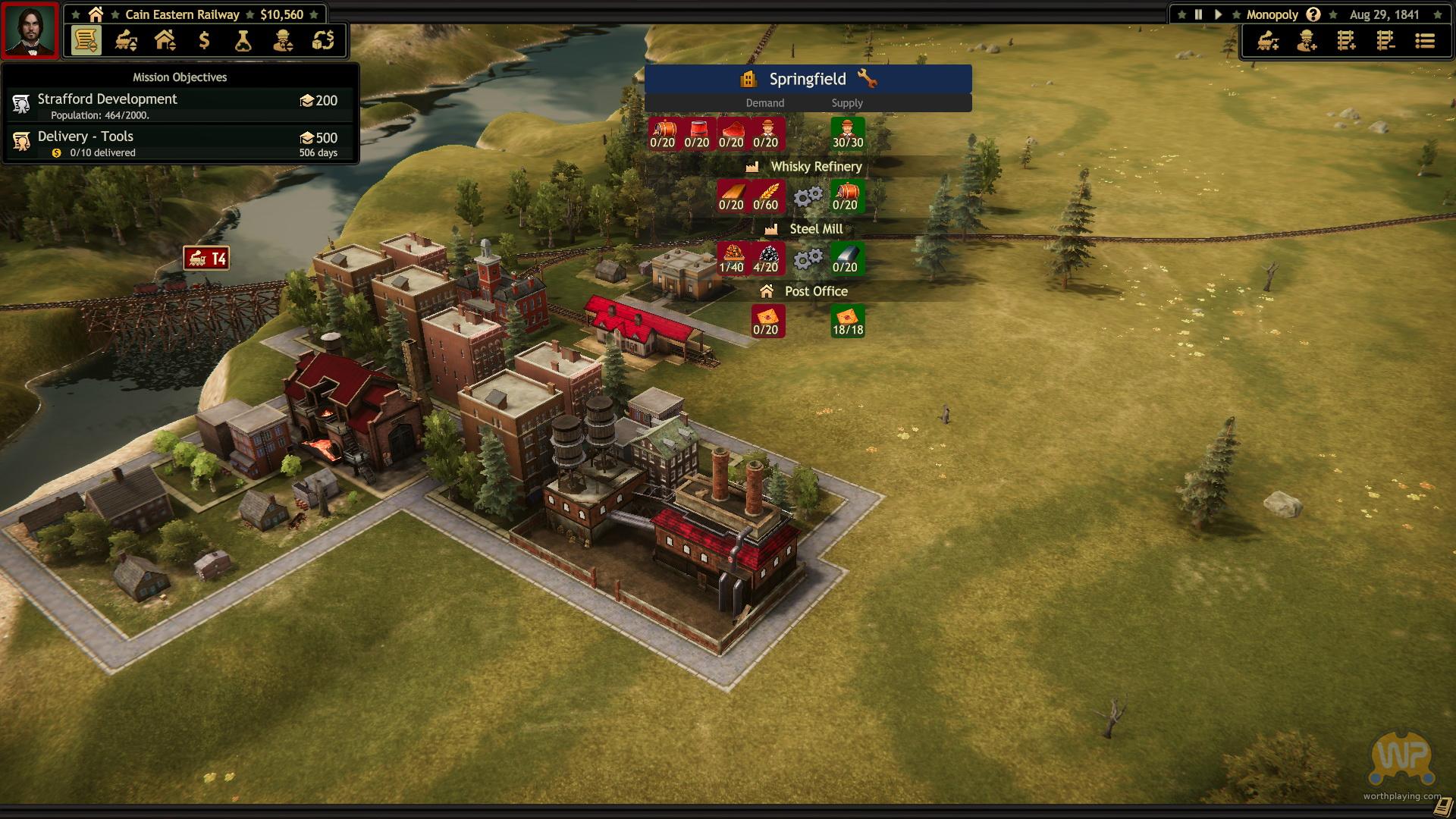Click the Springfield wrench icon
Viewport: 1456px width, 819px height.
(867, 79)
